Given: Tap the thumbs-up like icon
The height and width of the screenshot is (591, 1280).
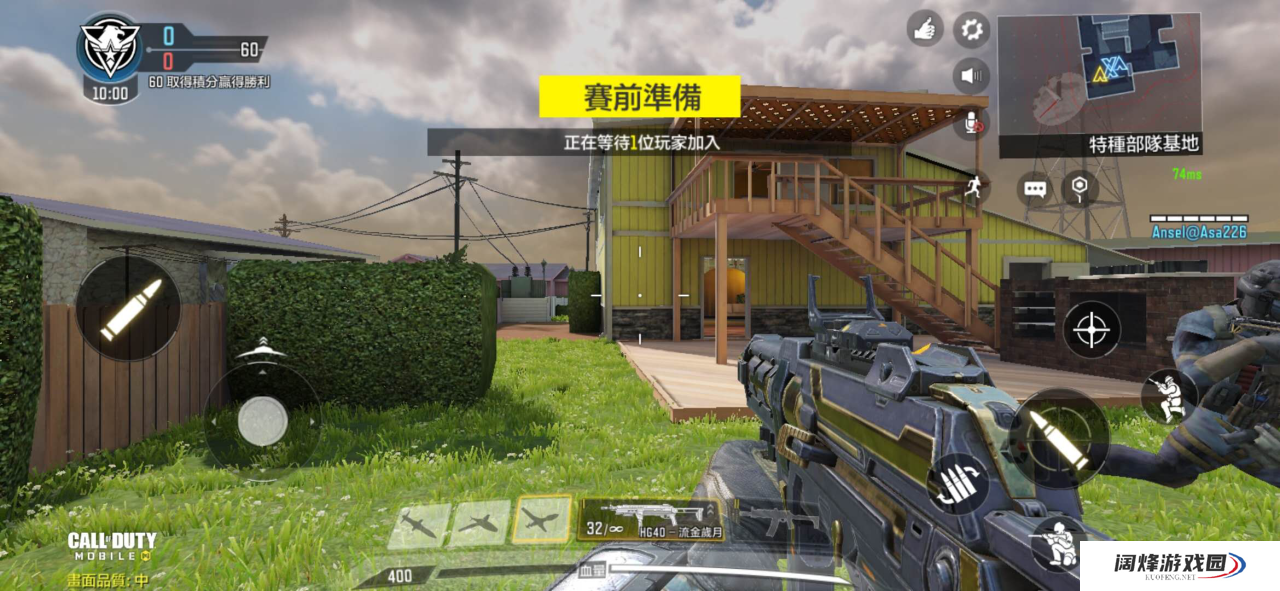Looking at the screenshot, I should [925, 29].
